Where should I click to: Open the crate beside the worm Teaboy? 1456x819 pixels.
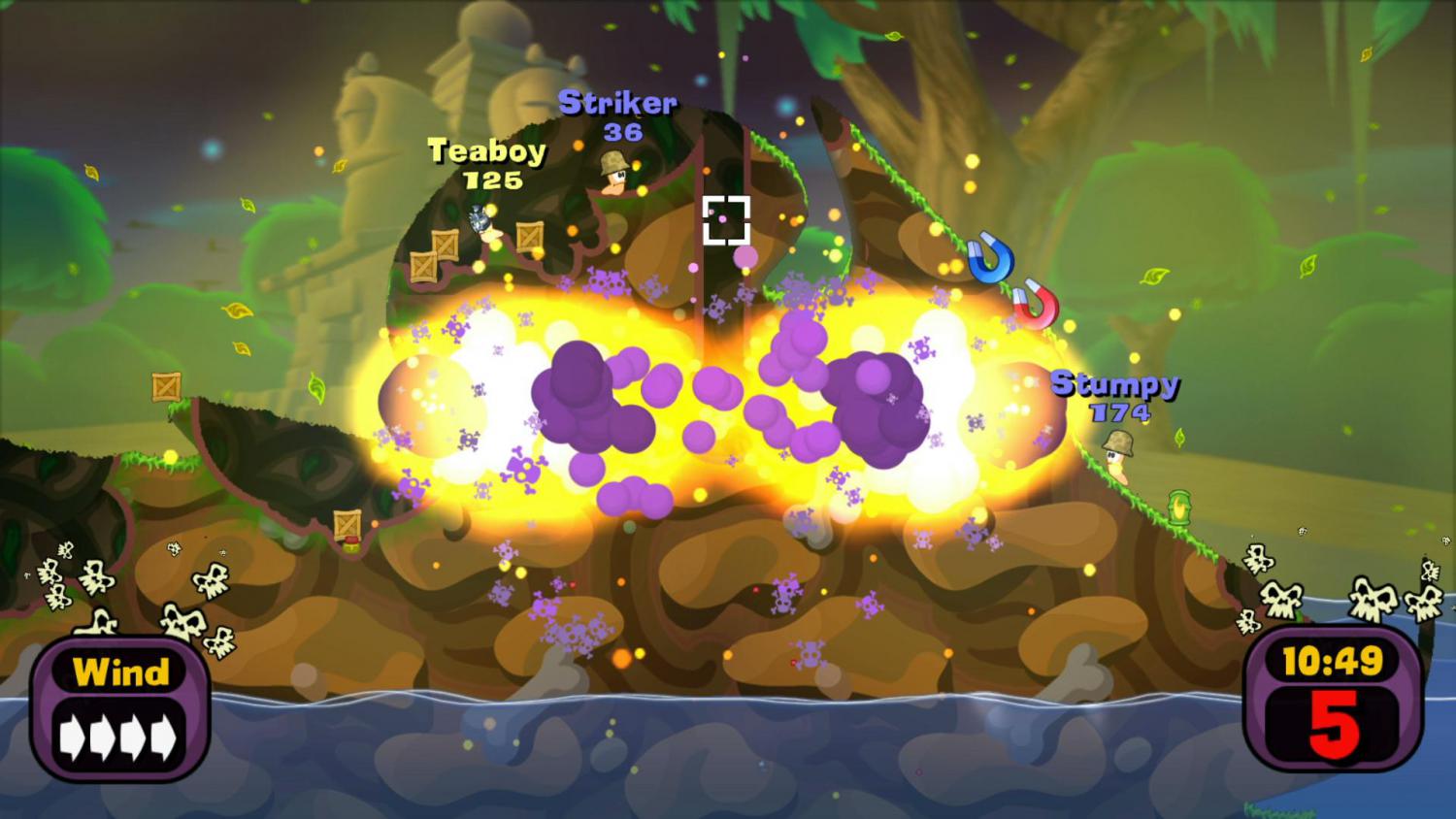pos(528,238)
